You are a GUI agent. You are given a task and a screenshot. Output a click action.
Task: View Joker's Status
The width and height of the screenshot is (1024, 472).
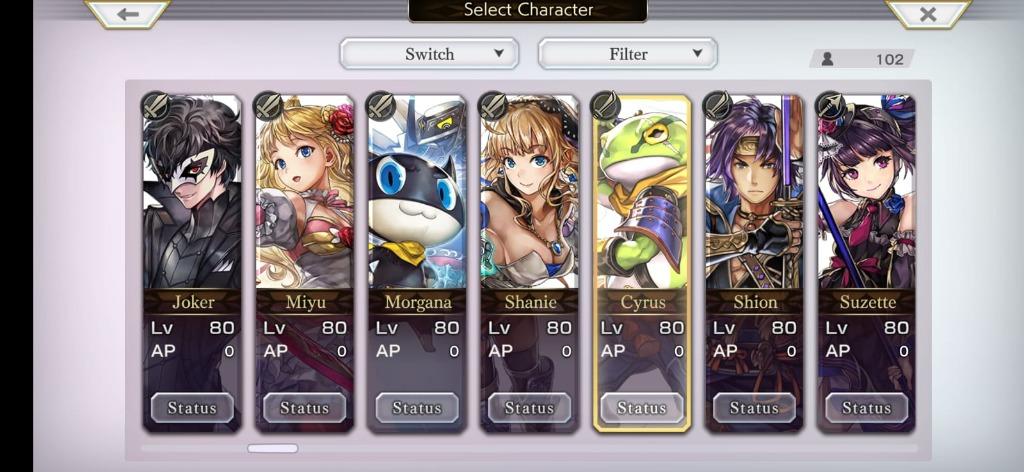point(192,408)
